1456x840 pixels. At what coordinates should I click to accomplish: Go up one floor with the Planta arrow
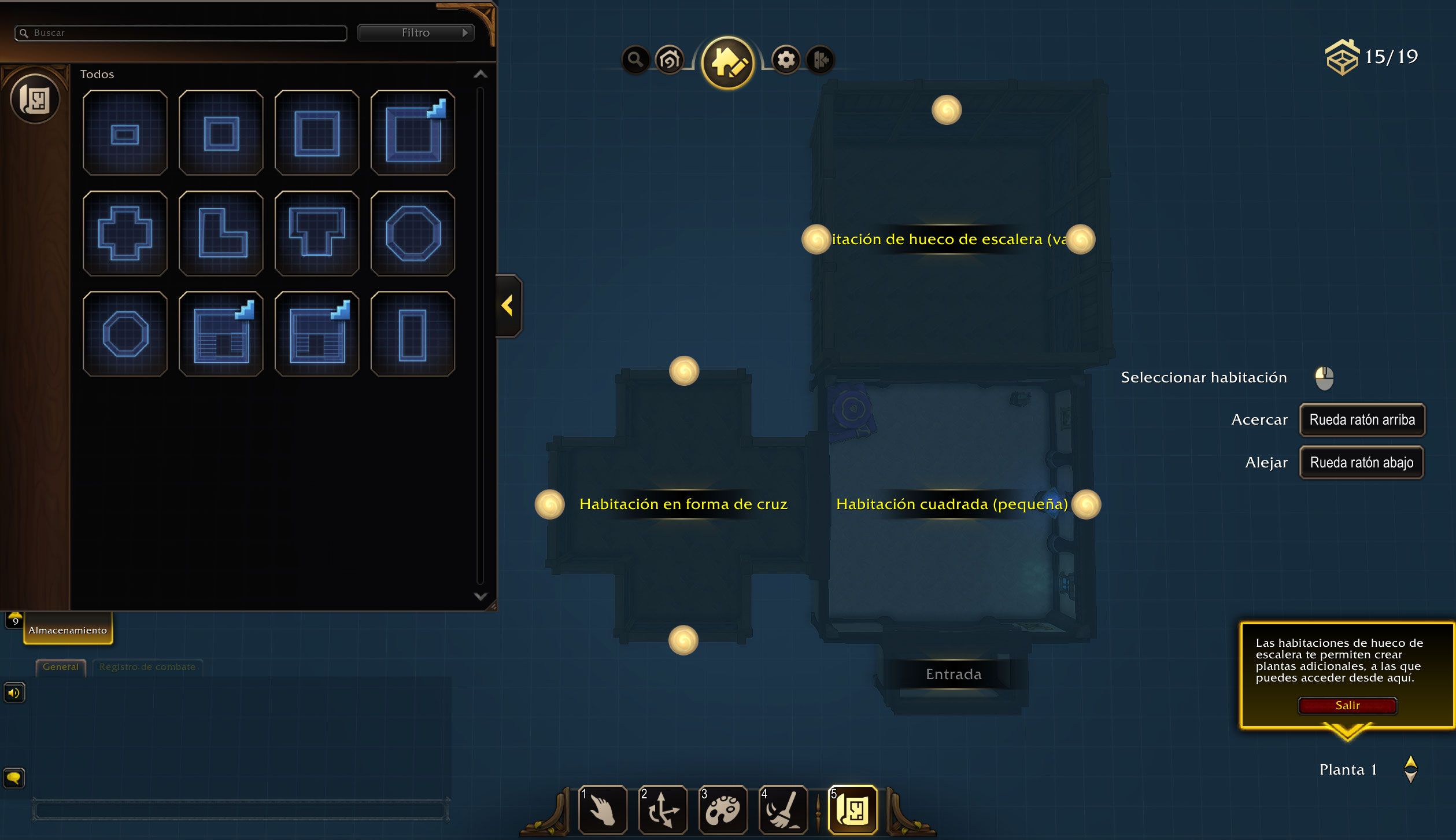[1410, 762]
